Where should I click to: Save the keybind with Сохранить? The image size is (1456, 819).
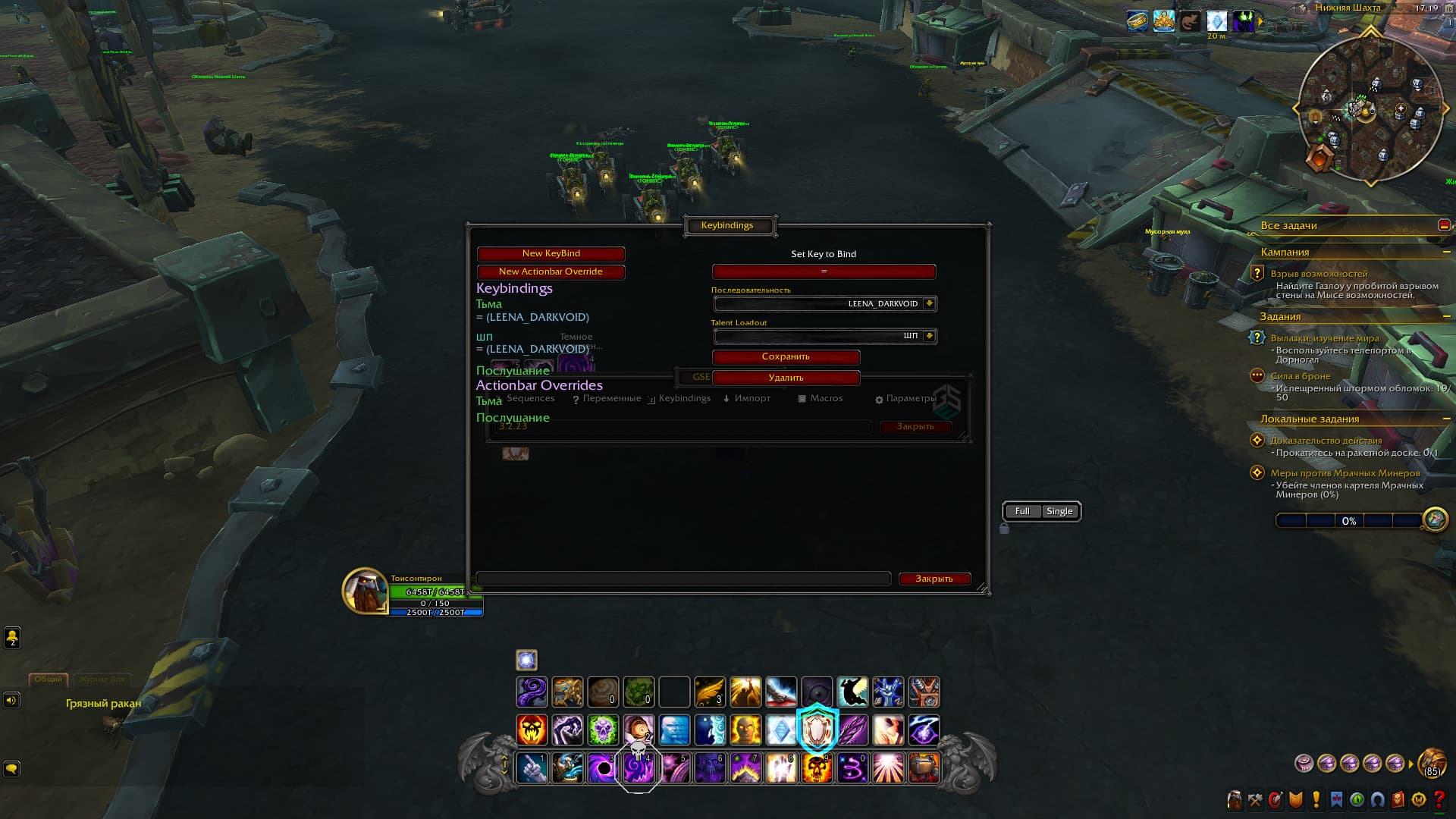point(786,356)
